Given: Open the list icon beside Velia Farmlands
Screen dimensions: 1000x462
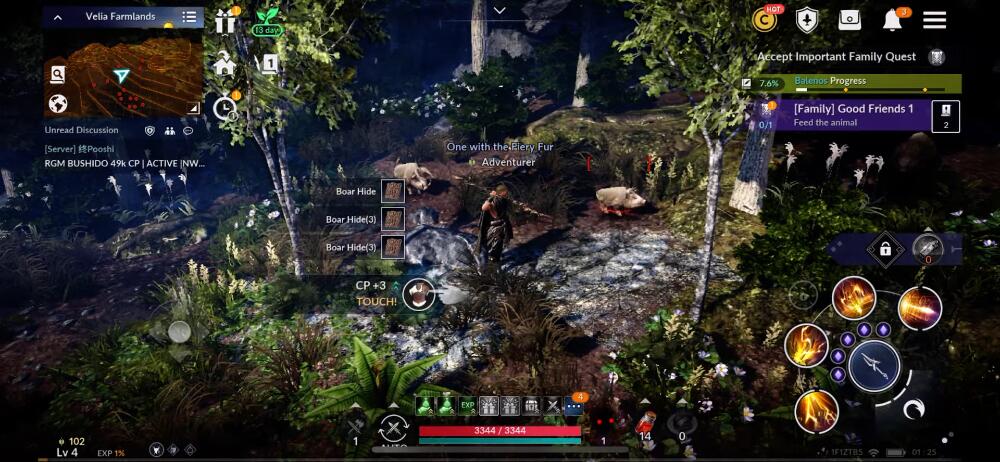Looking at the screenshot, I should coord(189,17).
